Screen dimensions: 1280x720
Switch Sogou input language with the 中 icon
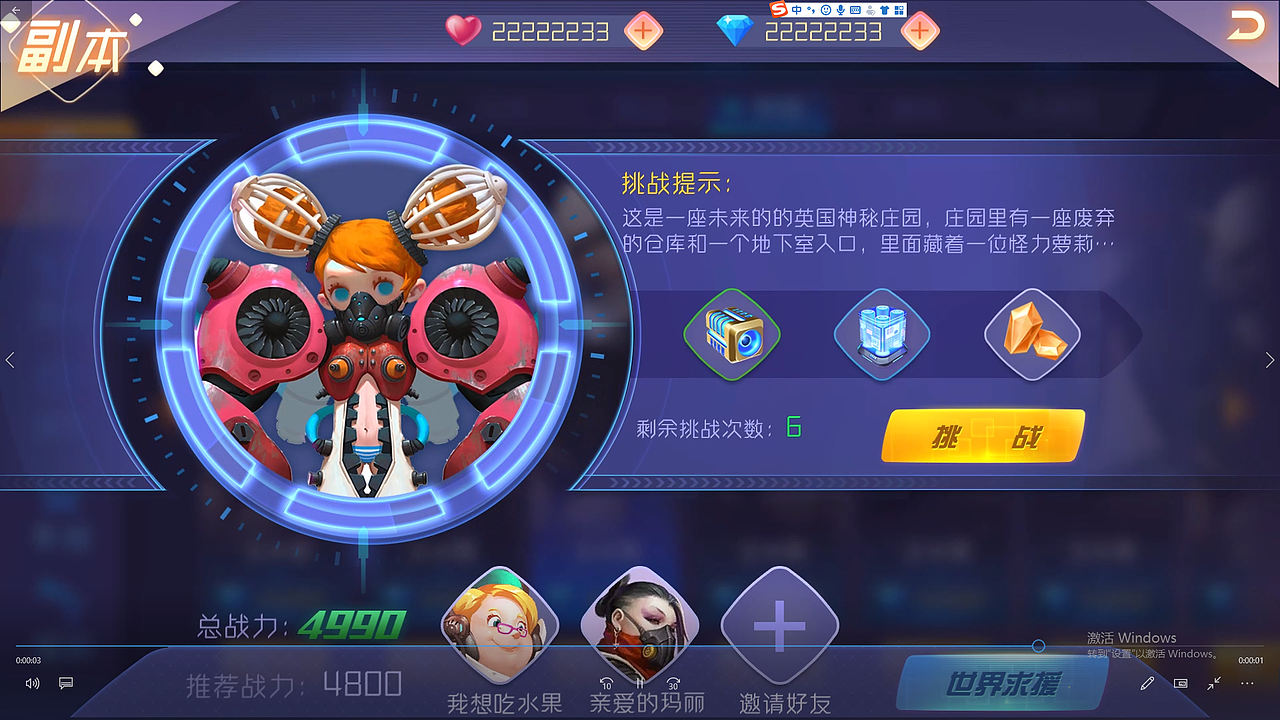tap(797, 10)
